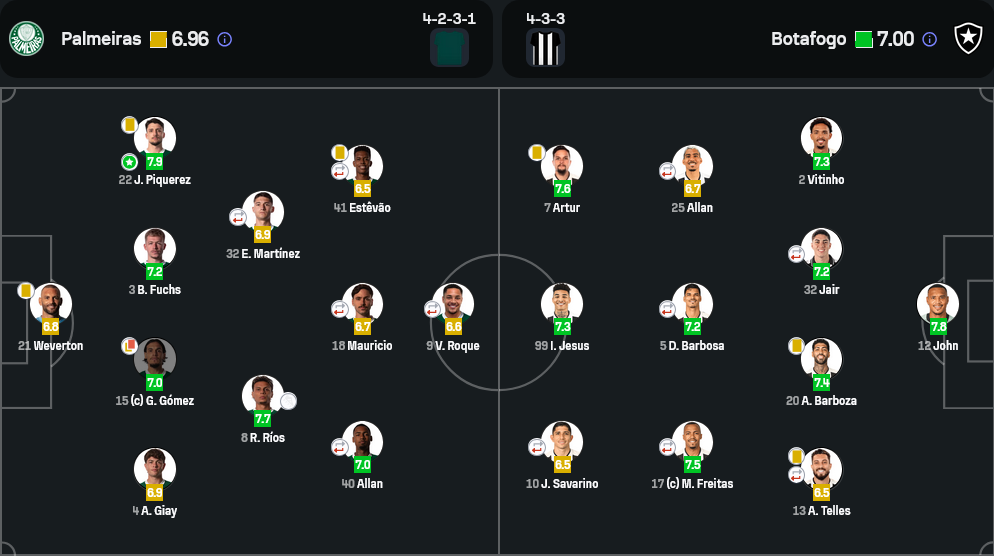
Task: Open I. Jesus player card
Action: click(562, 304)
